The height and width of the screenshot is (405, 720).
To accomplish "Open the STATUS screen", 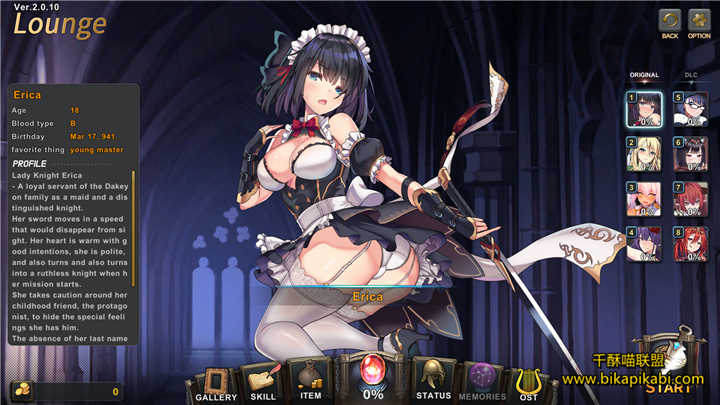I will [x=433, y=379].
